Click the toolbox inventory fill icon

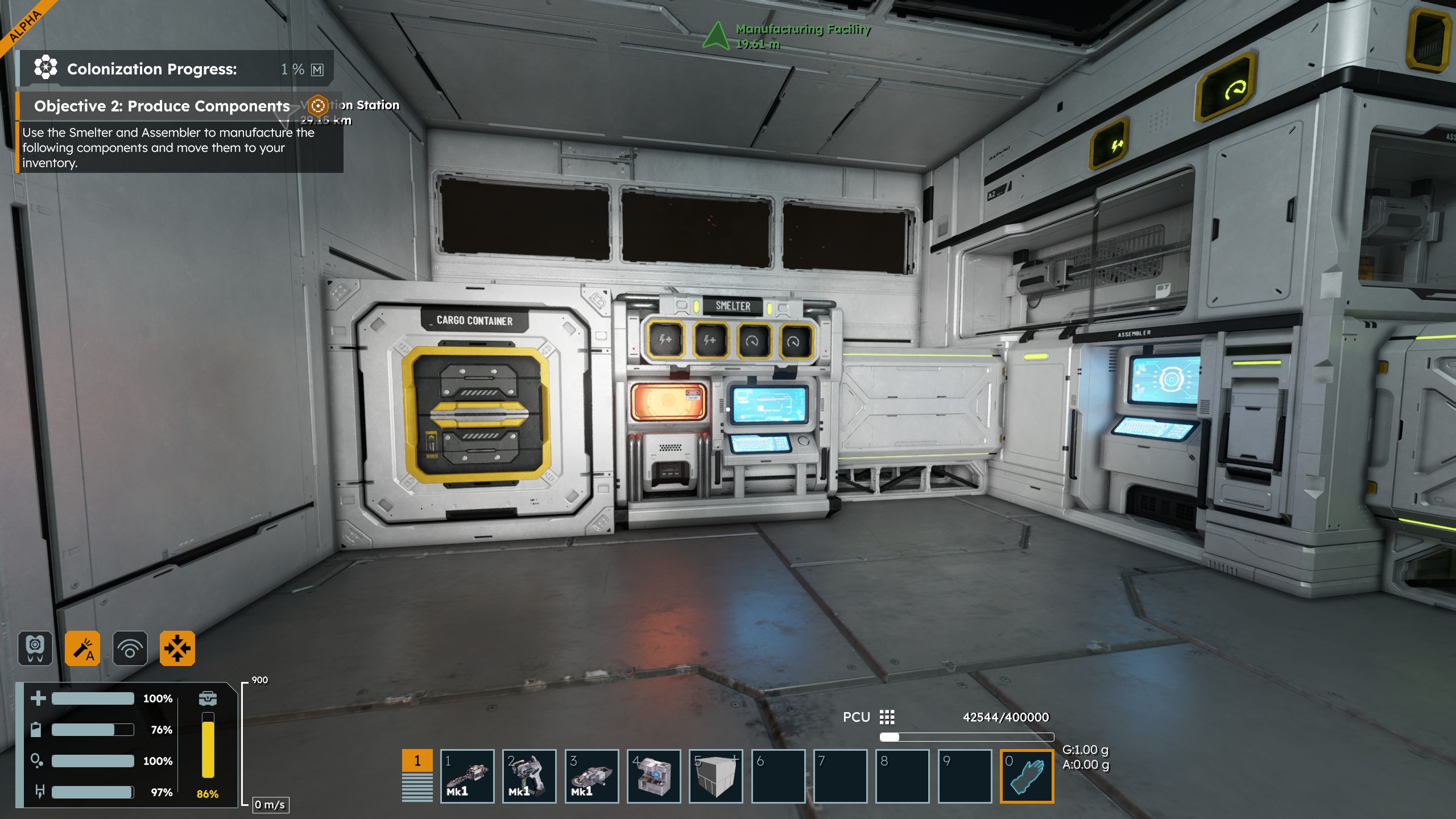[208, 698]
